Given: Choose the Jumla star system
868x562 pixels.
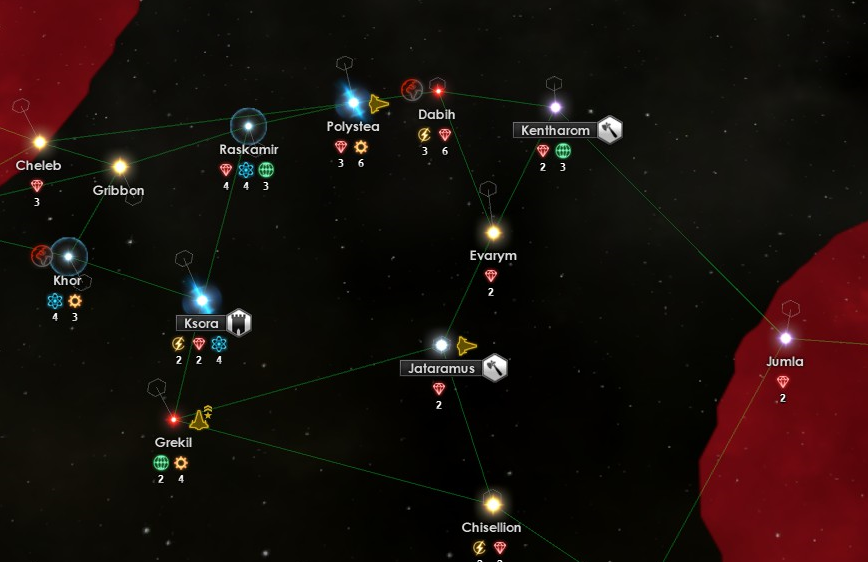Looking at the screenshot, I should coord(785,338).
